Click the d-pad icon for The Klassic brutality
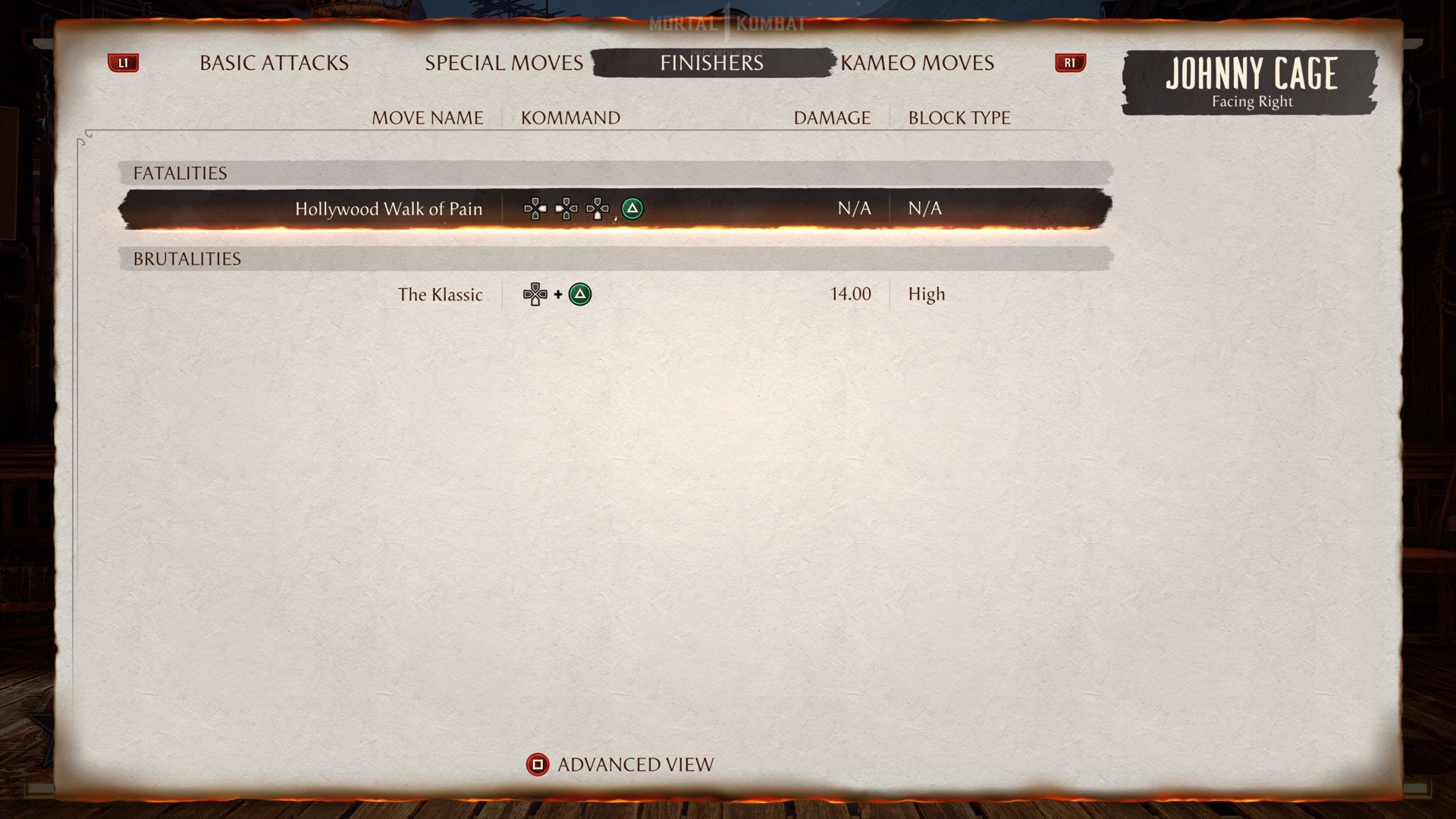 coord(536,293)
